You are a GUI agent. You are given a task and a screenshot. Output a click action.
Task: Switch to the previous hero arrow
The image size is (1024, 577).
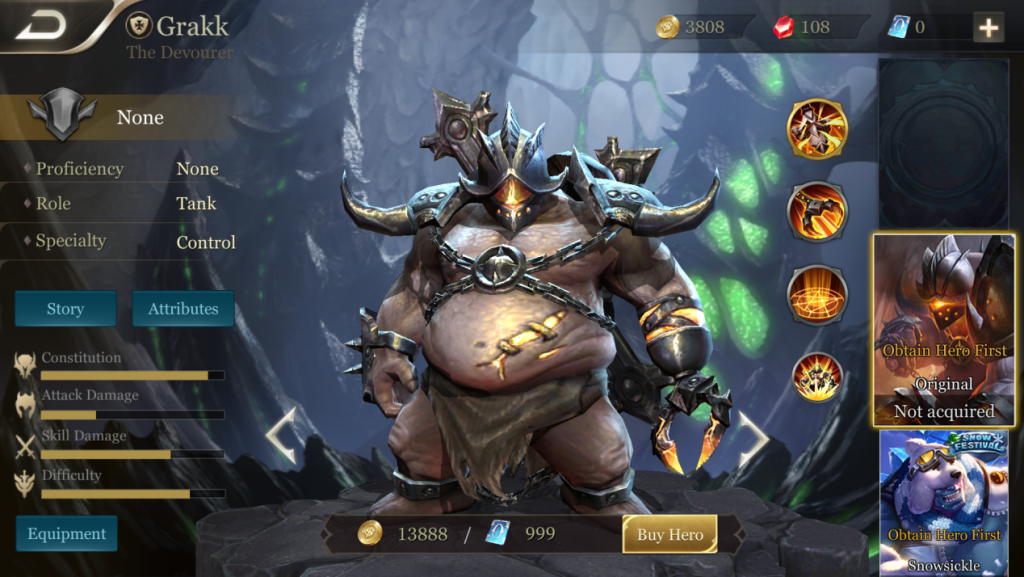[x=281, y=436]
